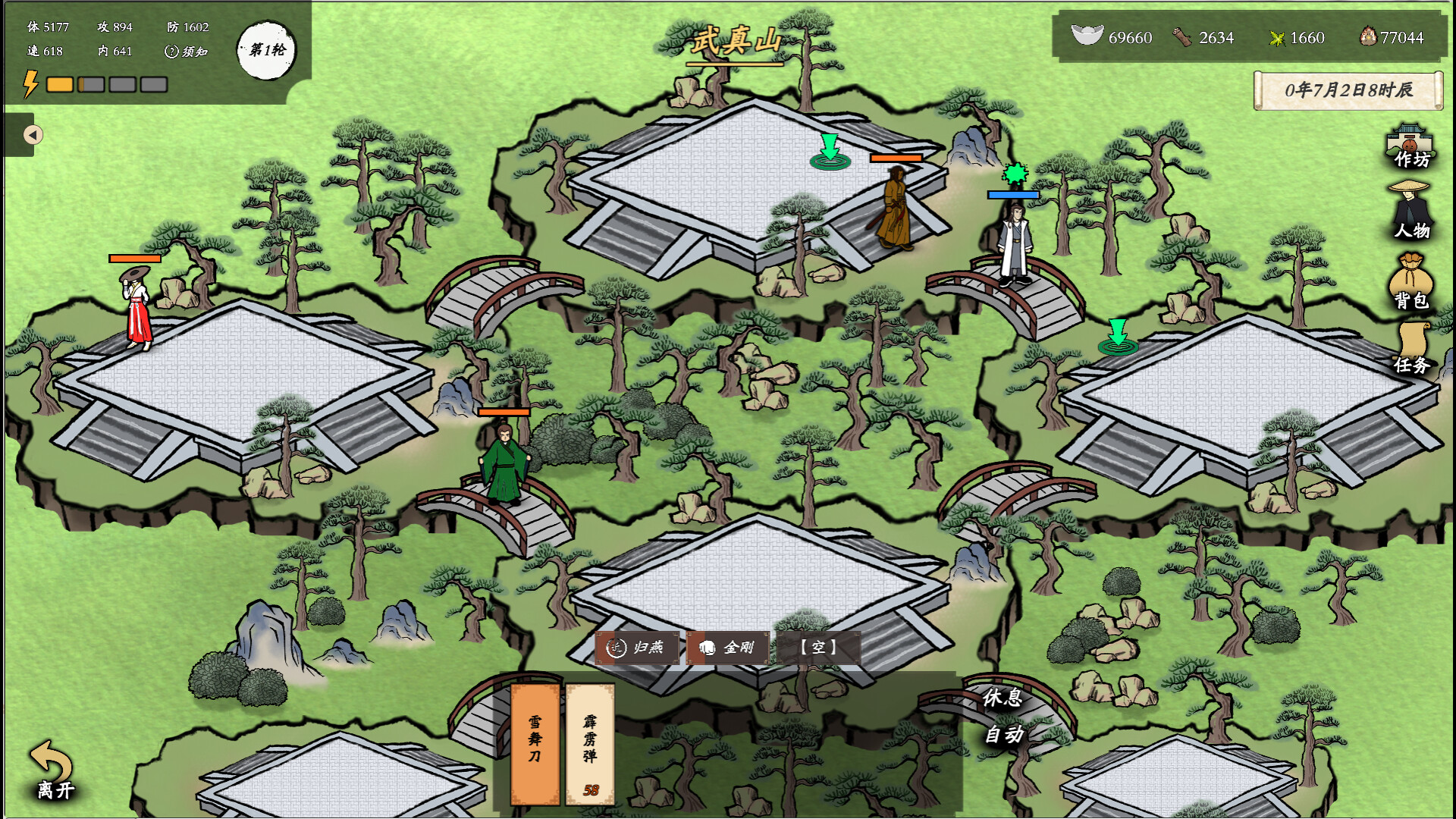1456x819 pixels.
Task: Click the orange energy bar segment
Action: pyautogui.click(x=59, y=86)
